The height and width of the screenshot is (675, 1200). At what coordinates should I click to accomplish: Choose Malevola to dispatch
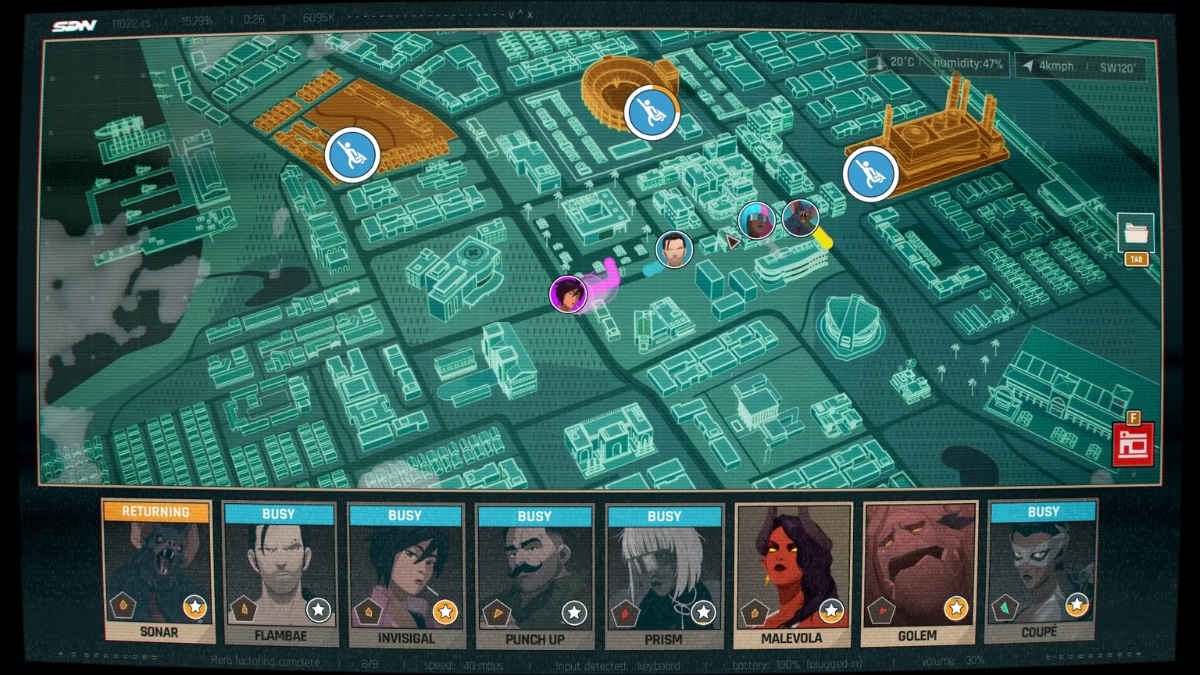pos(793,573)
